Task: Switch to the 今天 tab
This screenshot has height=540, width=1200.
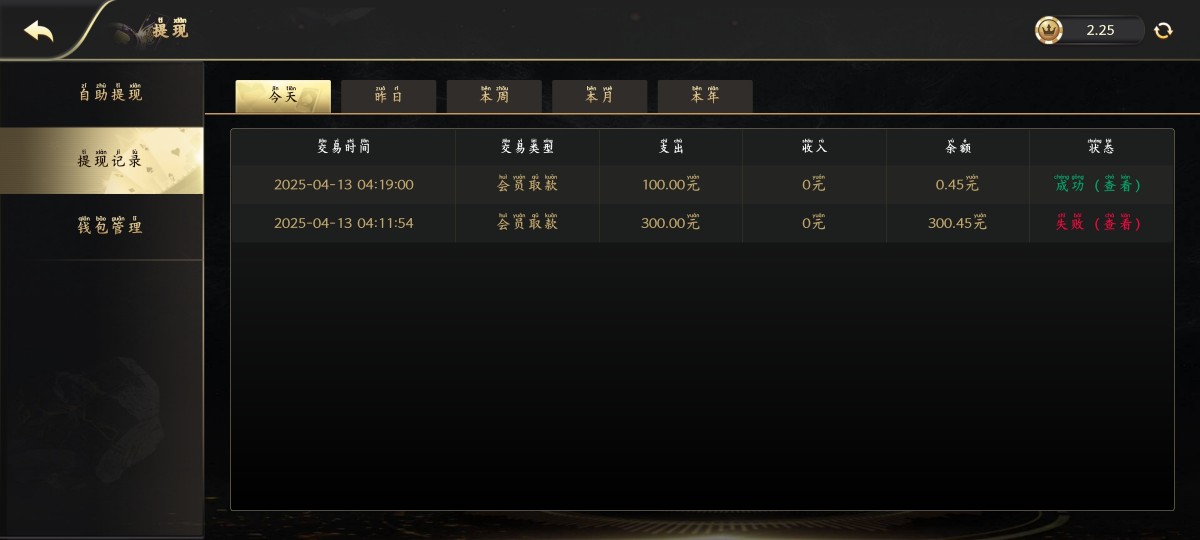Action: click(283, 97)
